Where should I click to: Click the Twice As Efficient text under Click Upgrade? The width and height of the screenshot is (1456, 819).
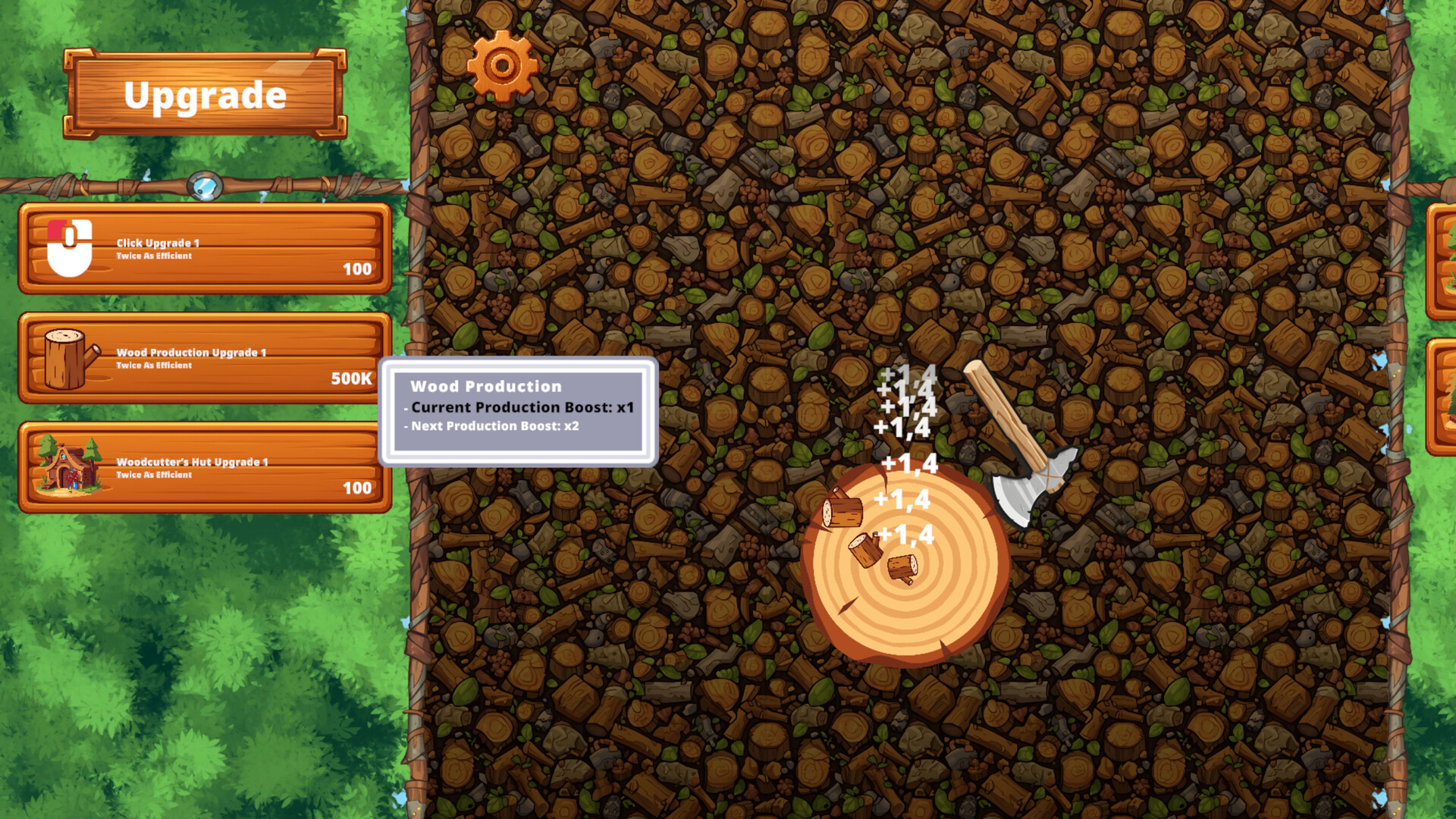tap(155, 255)
